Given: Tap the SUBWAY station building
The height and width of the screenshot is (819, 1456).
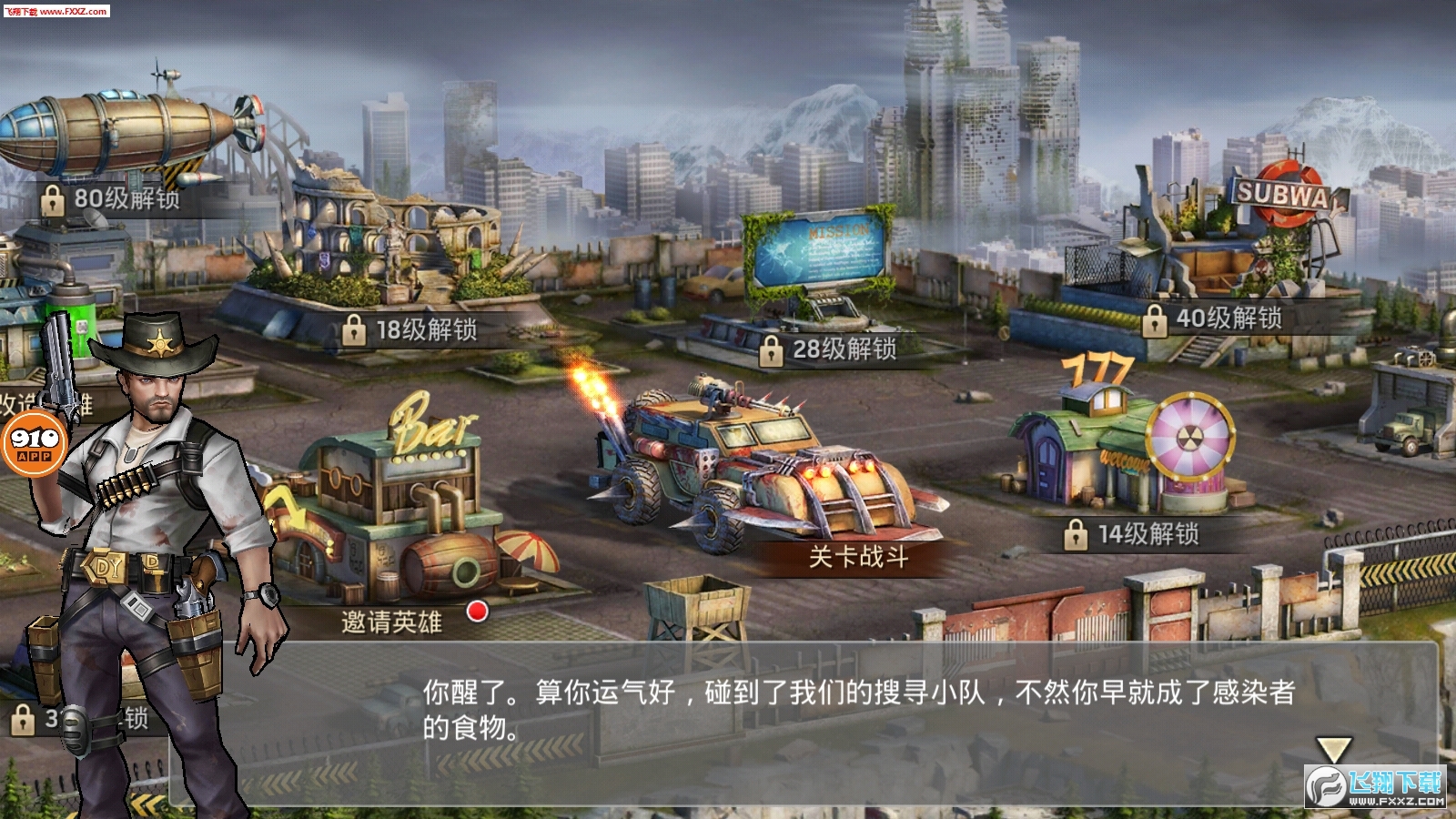Looking at the screenshot, I should [1283, 196].
